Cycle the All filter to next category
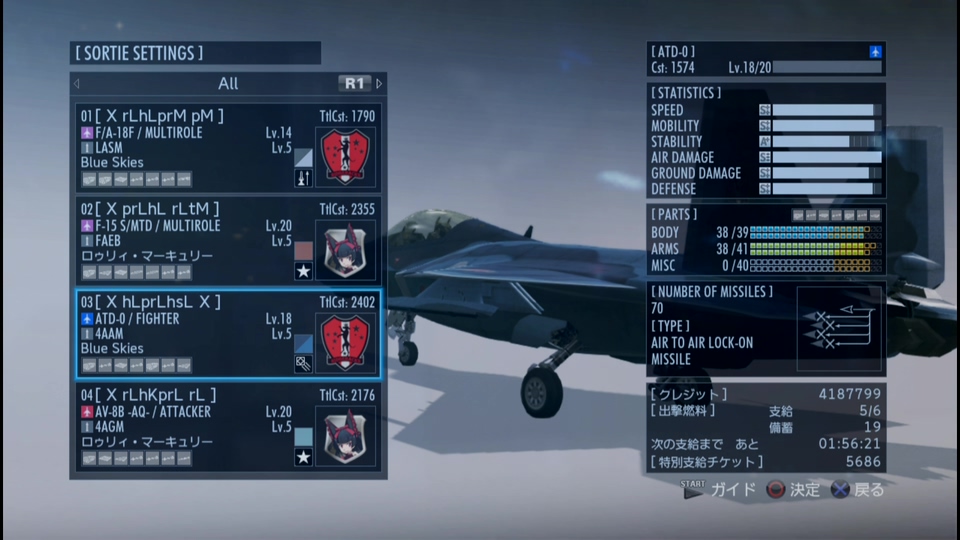The width and height of the screenshot is (960, 540). pos(379,84)
